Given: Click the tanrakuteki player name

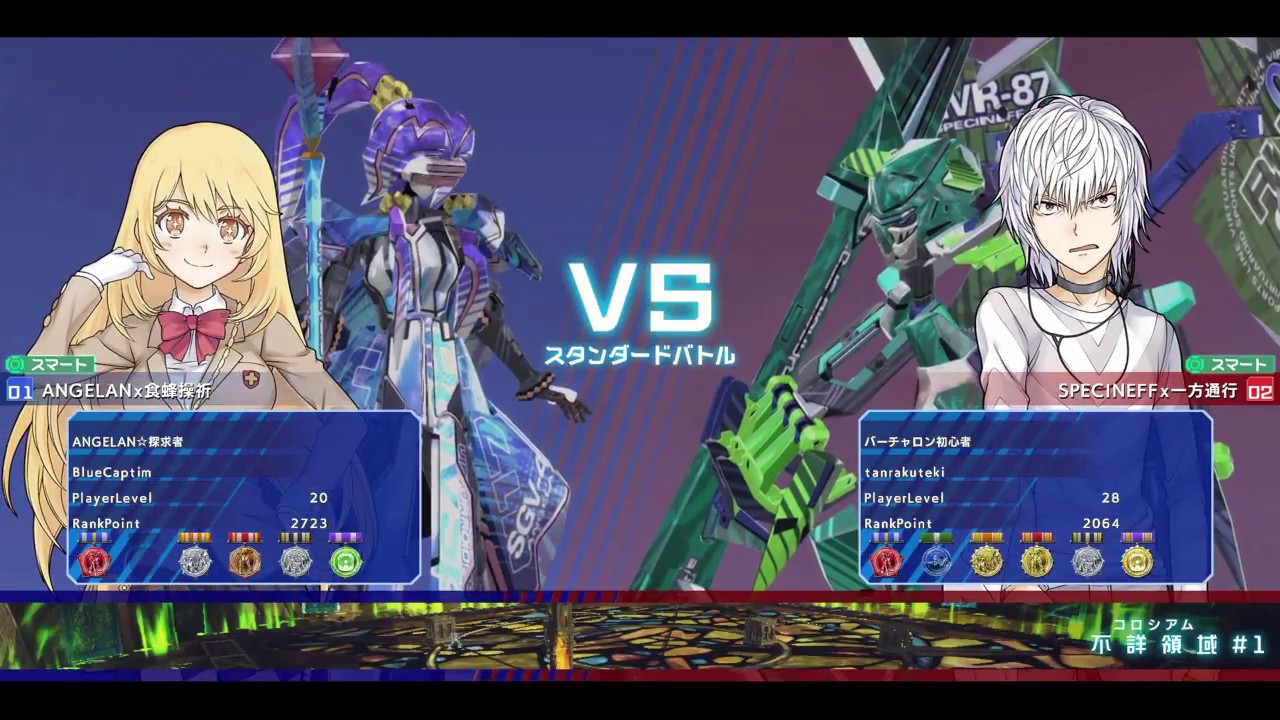Looking at the screenshot, I should point(905,473).
